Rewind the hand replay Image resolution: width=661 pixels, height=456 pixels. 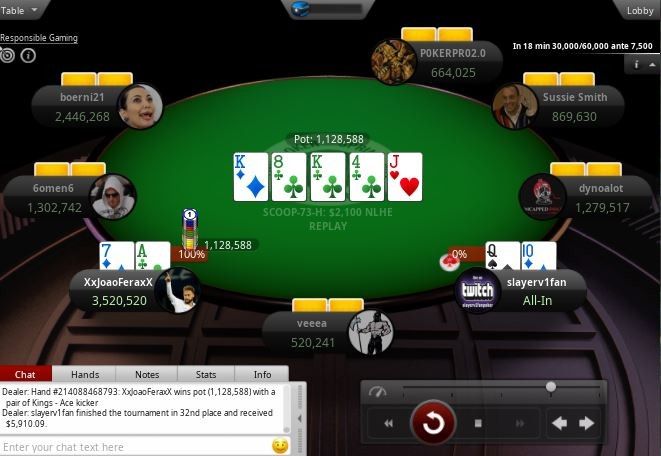388,423
